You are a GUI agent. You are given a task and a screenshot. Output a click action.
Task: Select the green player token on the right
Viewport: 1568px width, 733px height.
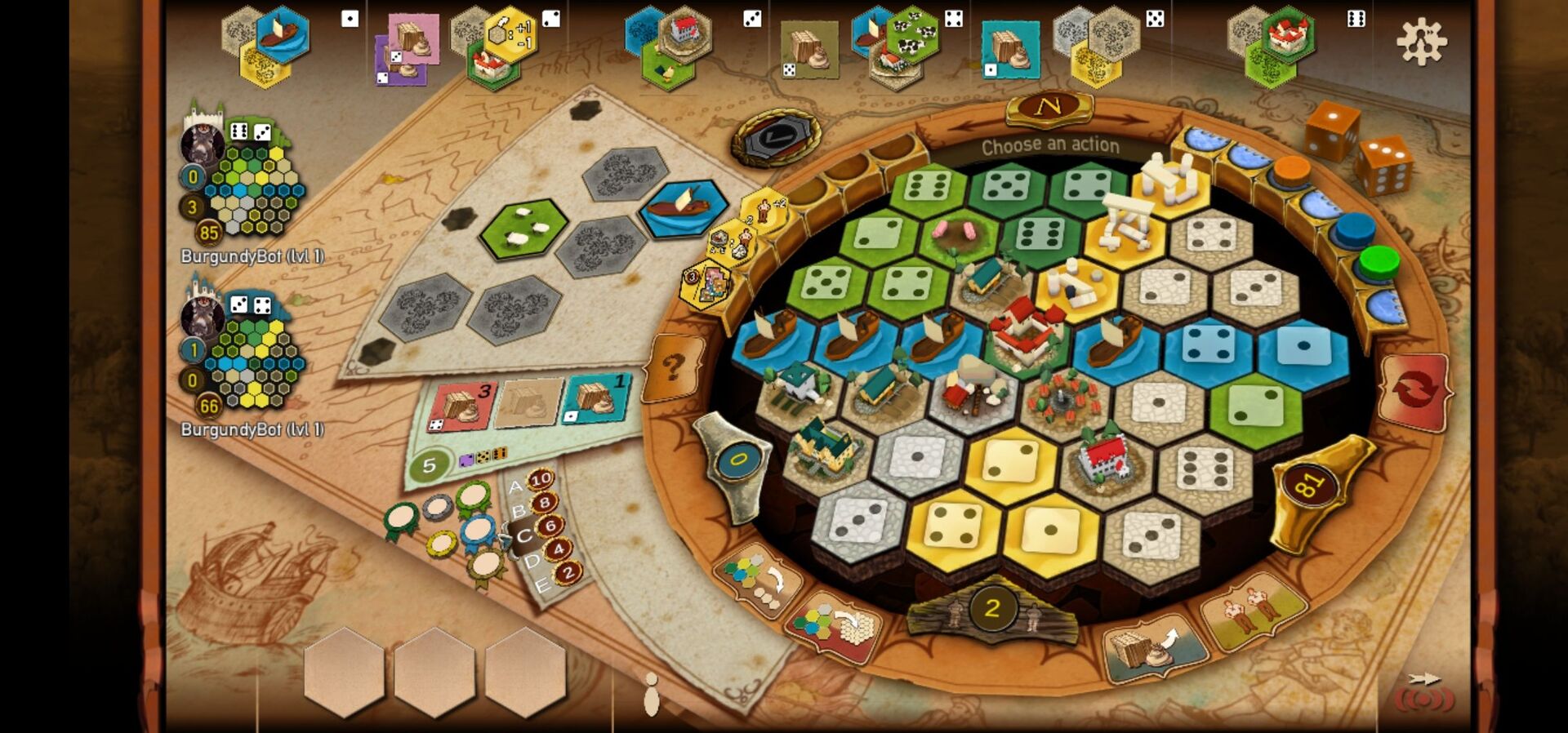1379,261
